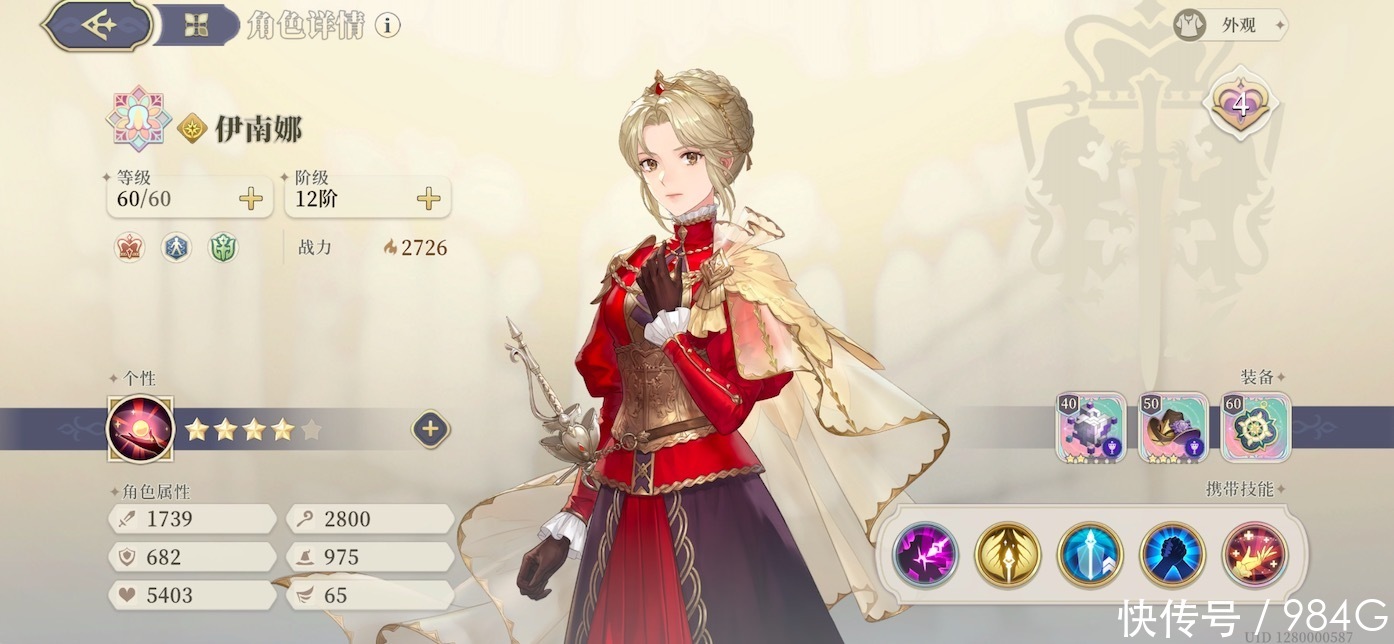Viewport: 1394px width, 644px height.
Task: Go back using the arrow button
Action: (97, 26)
